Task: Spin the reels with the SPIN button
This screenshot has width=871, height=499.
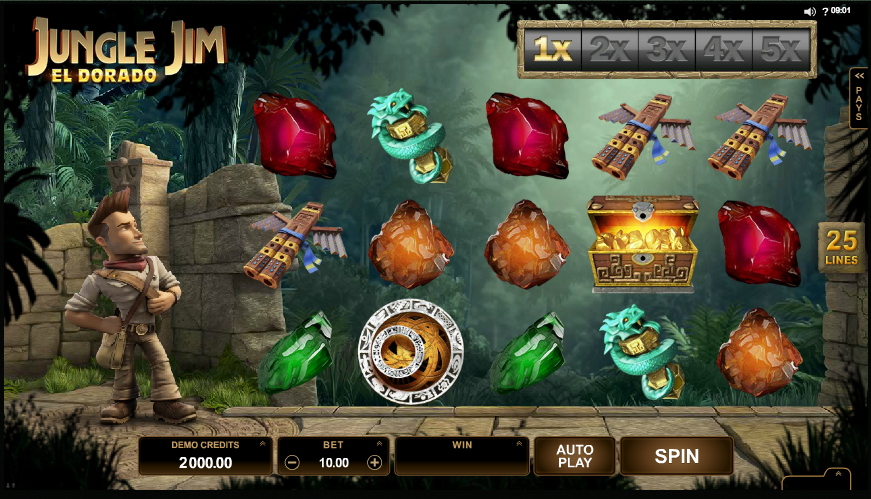Action: (x=676, y=456)
